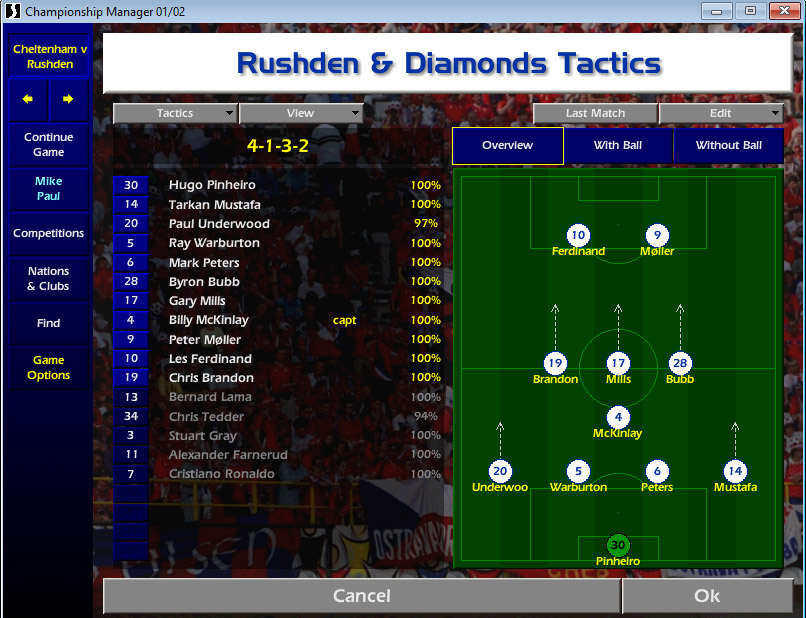This screenshot has width=806, height=618.
Task: Close the Championship Manager window
Action: coord(780,11)
